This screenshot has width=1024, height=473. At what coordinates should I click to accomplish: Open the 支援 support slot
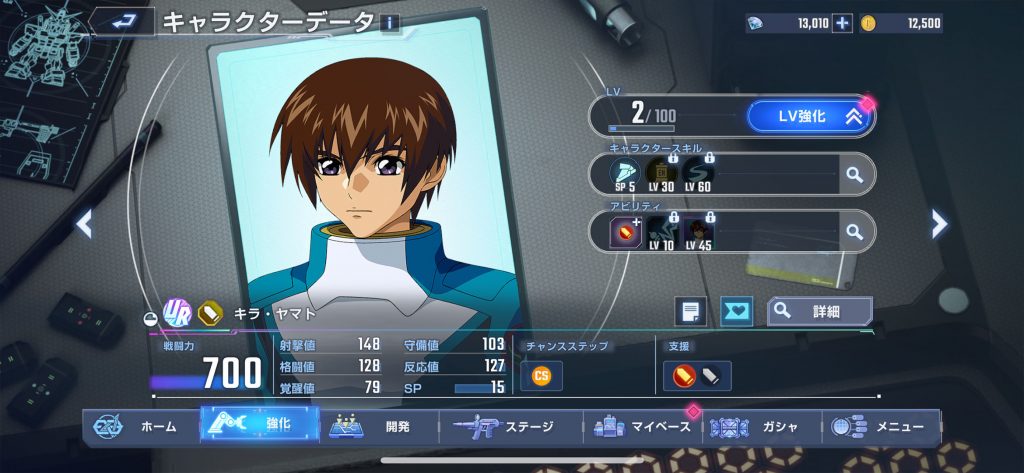[x=697, y=375]
